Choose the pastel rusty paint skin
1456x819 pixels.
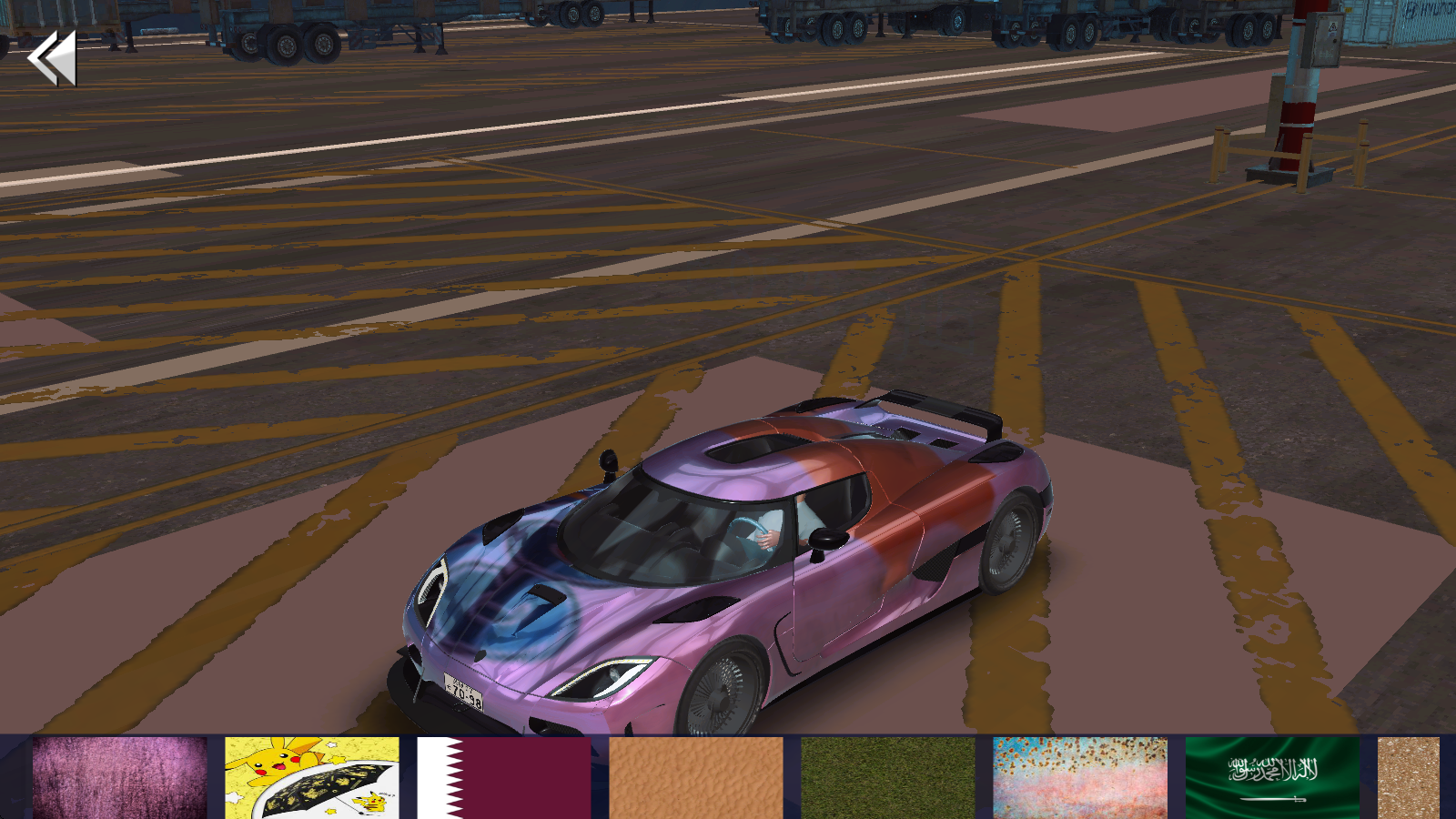1080,778
